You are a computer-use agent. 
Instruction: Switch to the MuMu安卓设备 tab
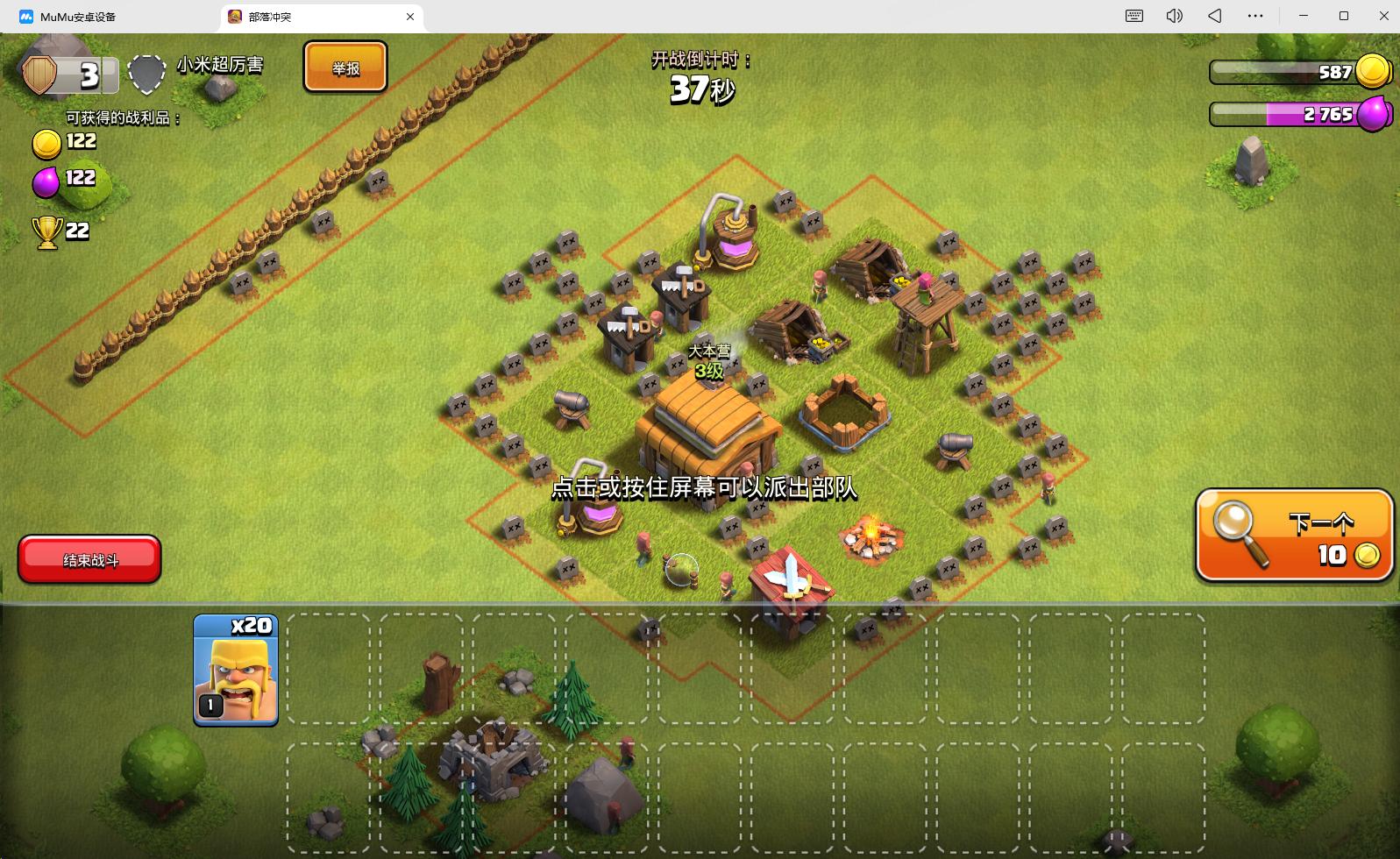coord(77,17)
